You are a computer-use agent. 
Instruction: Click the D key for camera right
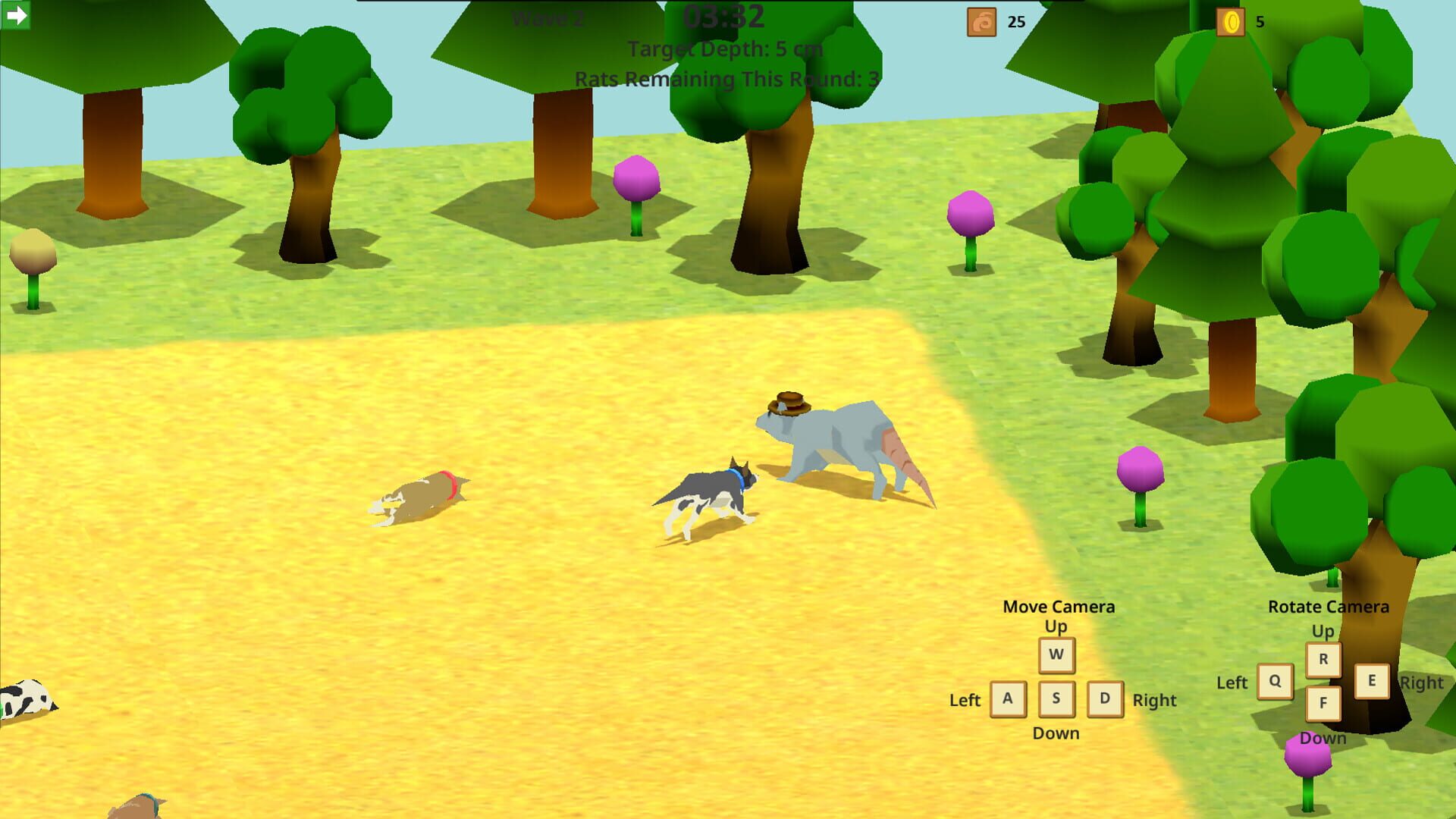[x=1105, y=699]
